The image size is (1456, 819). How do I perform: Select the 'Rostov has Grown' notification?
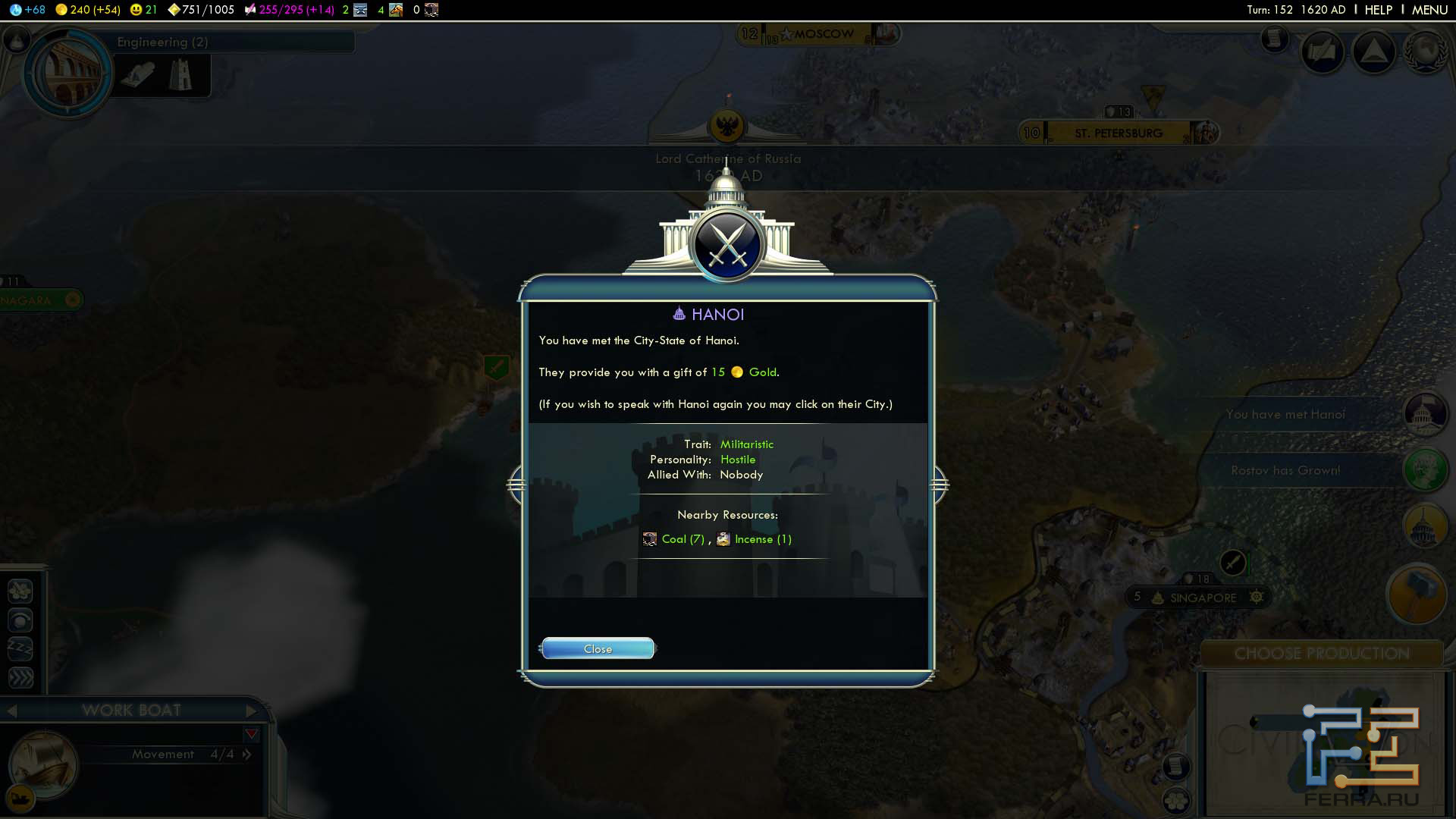tap(1285, 471)
